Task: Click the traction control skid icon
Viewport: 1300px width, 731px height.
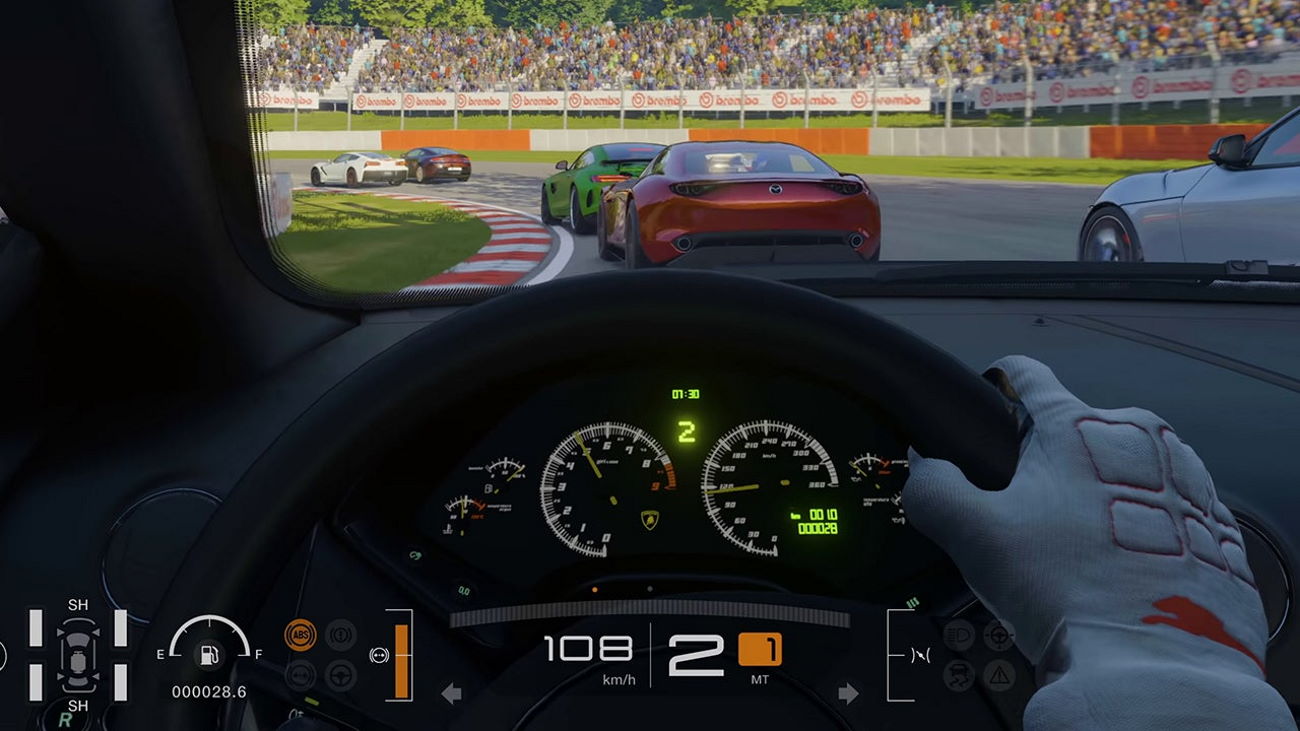Action: 959,674
